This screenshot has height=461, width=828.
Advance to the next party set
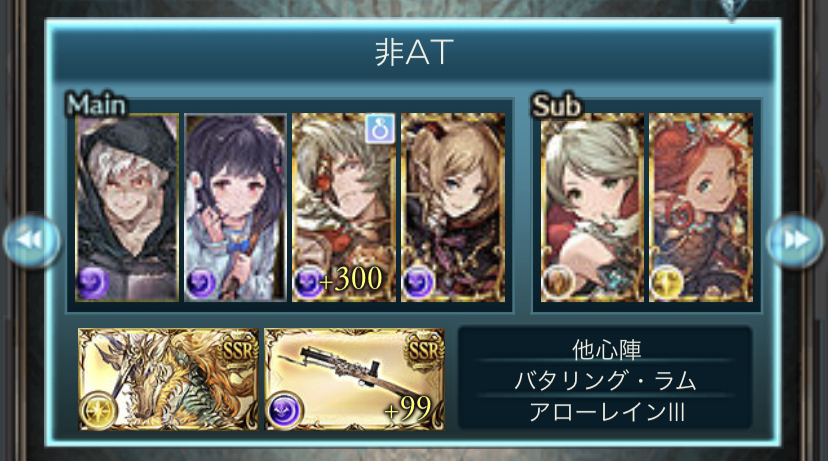[795, 241]
